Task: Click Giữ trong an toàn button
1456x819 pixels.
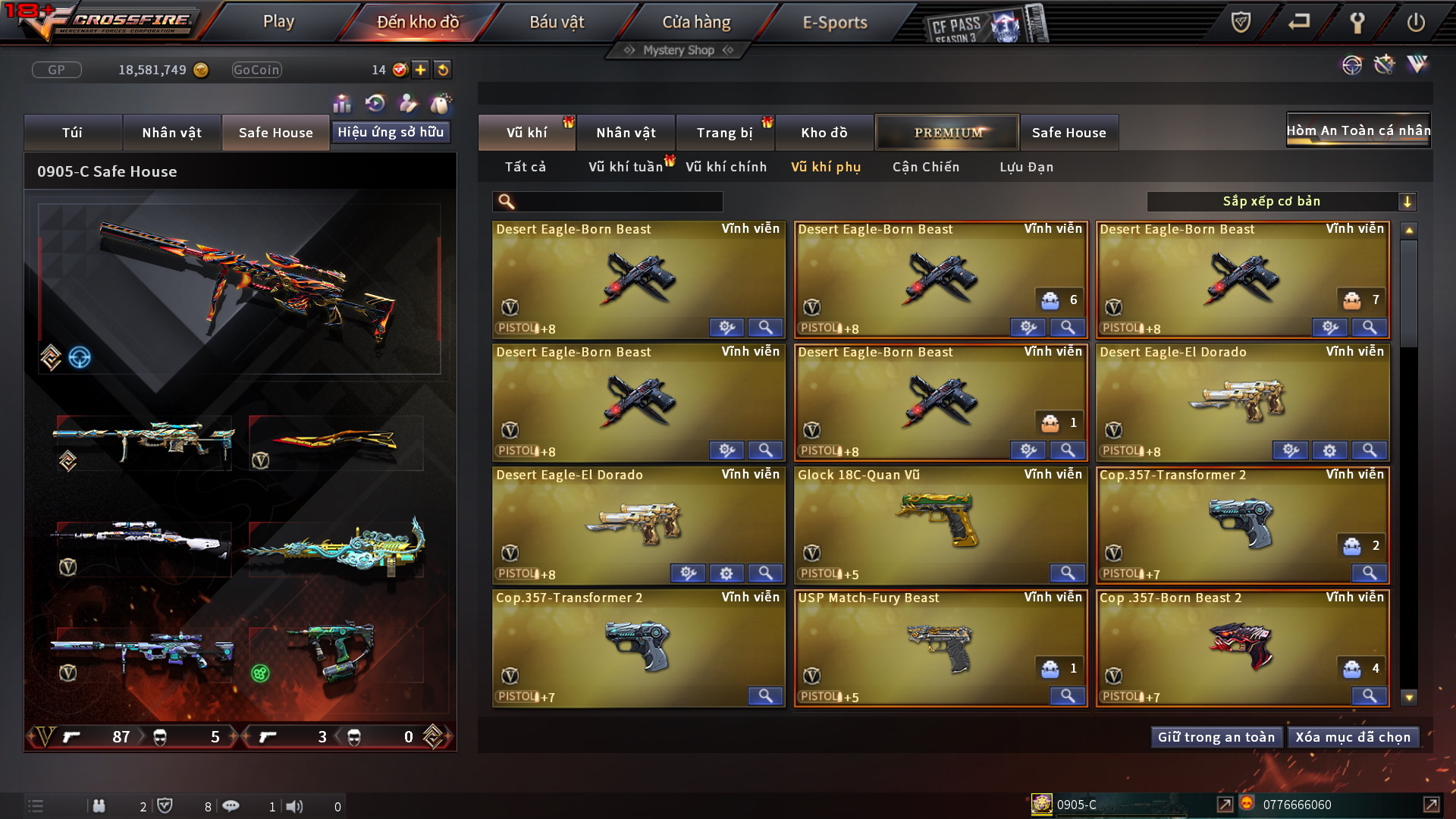Action: [1216, 737]
